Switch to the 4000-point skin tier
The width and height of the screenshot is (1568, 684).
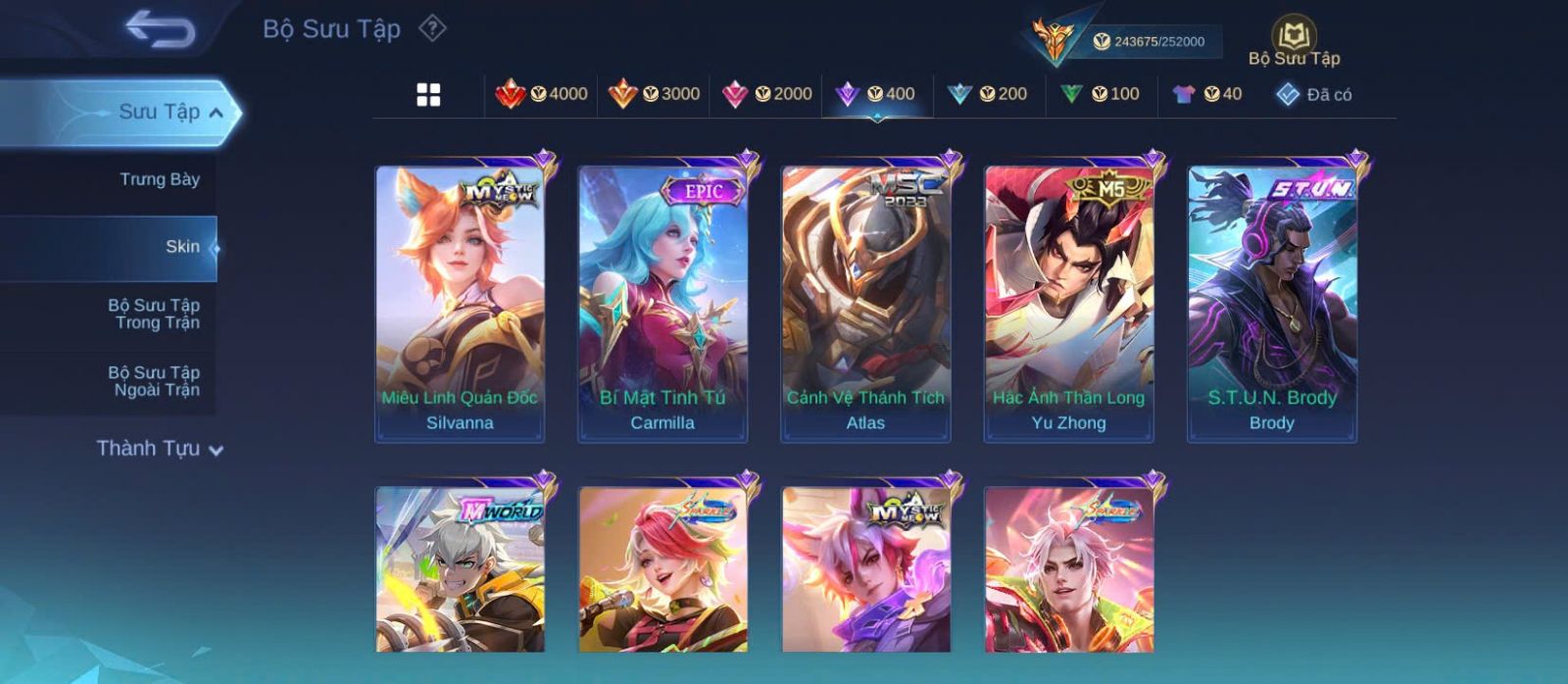tap(541, 94)
